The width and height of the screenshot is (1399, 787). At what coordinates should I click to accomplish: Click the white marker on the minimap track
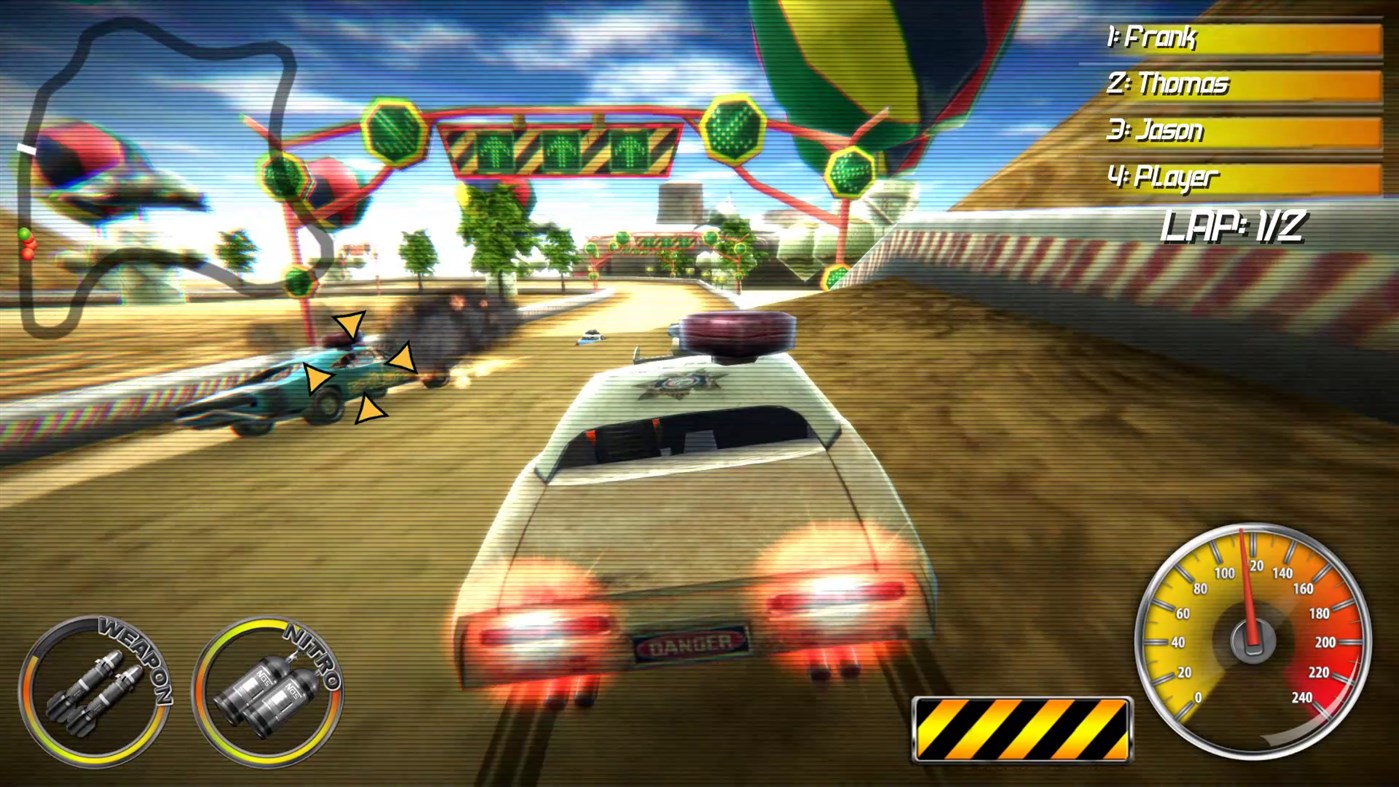click(x=25, y=149)
